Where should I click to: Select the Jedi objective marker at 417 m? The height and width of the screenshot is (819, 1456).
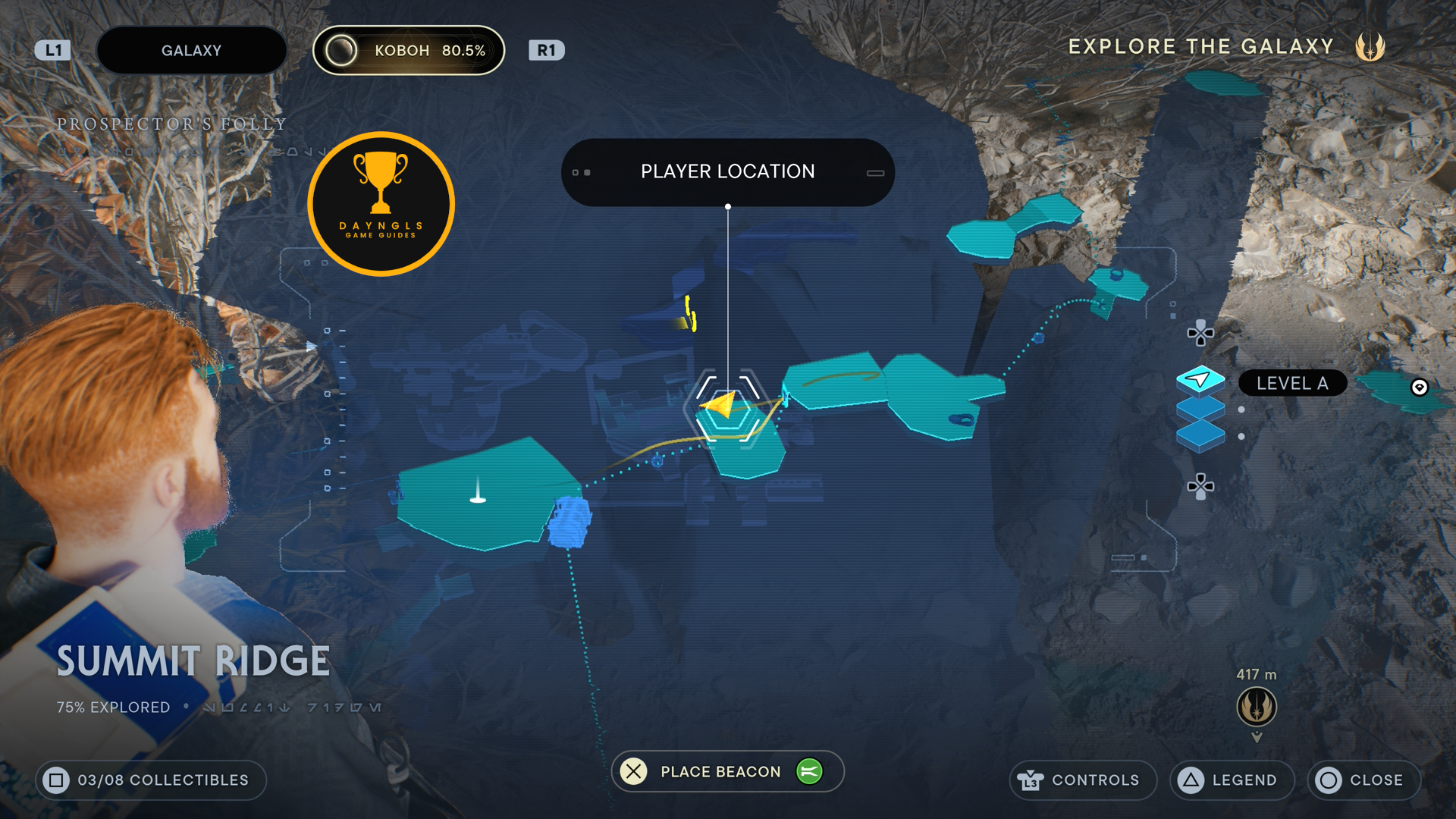coord(1257,706)
